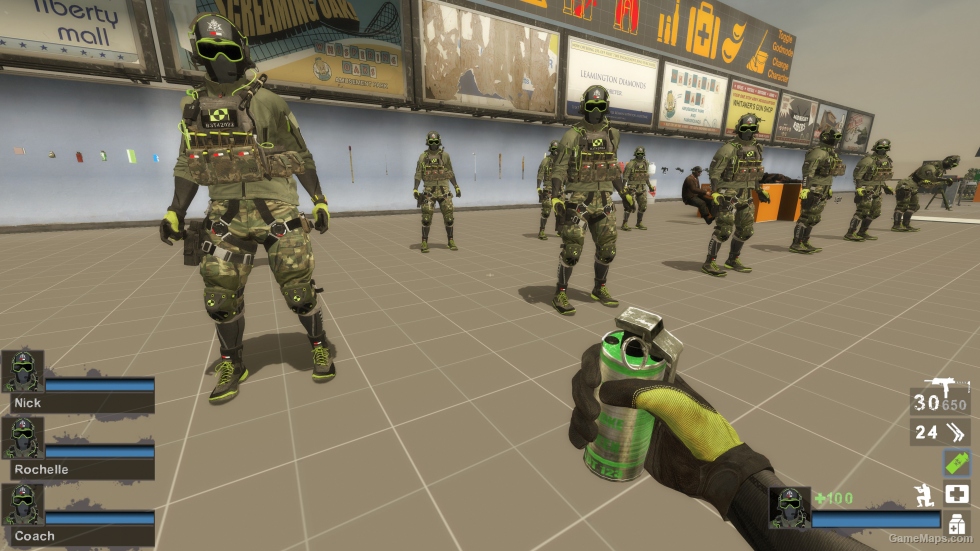
Task: Switch to the secondary pistol slot
Action: click(940, 432)
